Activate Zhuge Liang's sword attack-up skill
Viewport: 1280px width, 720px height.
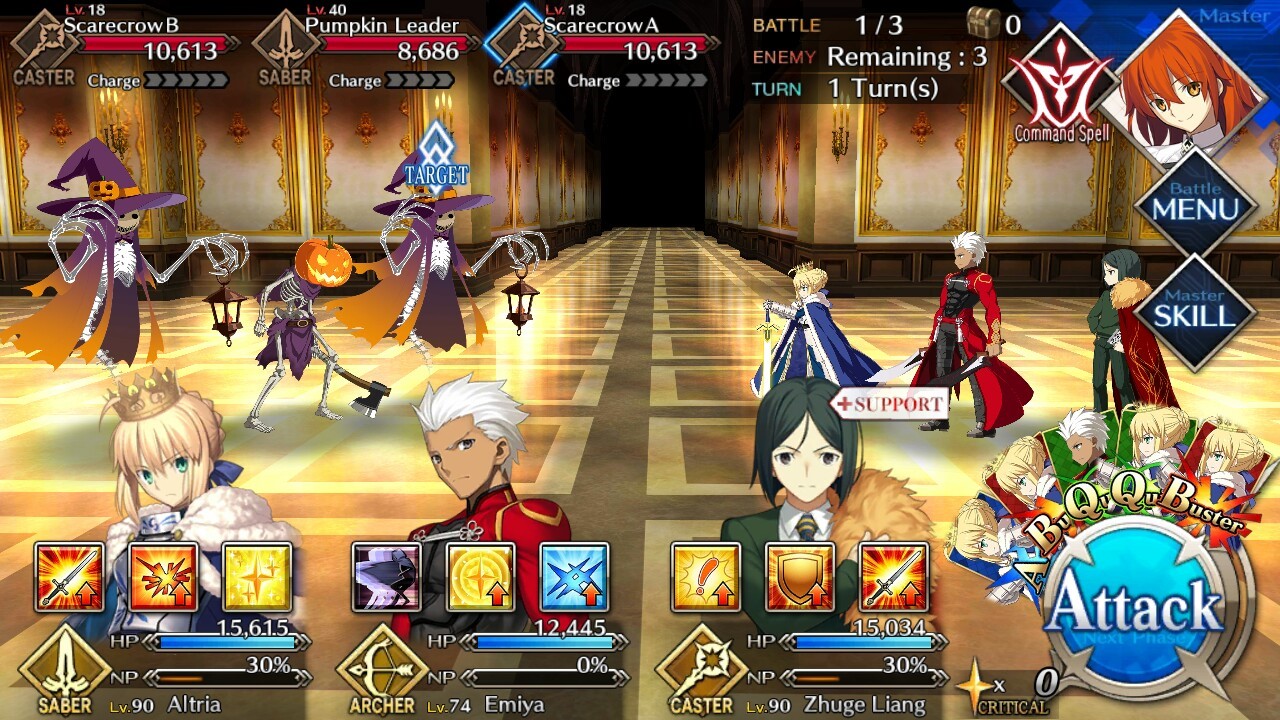point(894,577)
